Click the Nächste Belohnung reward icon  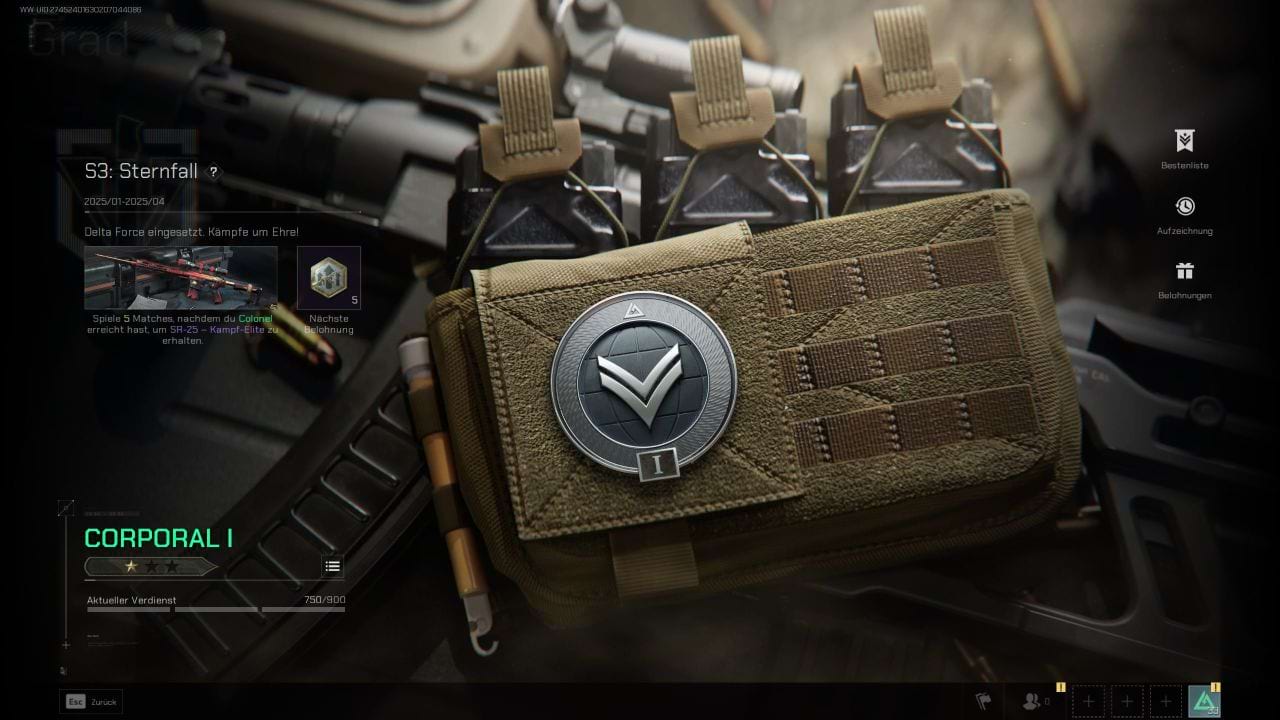(x=328, y=277)
